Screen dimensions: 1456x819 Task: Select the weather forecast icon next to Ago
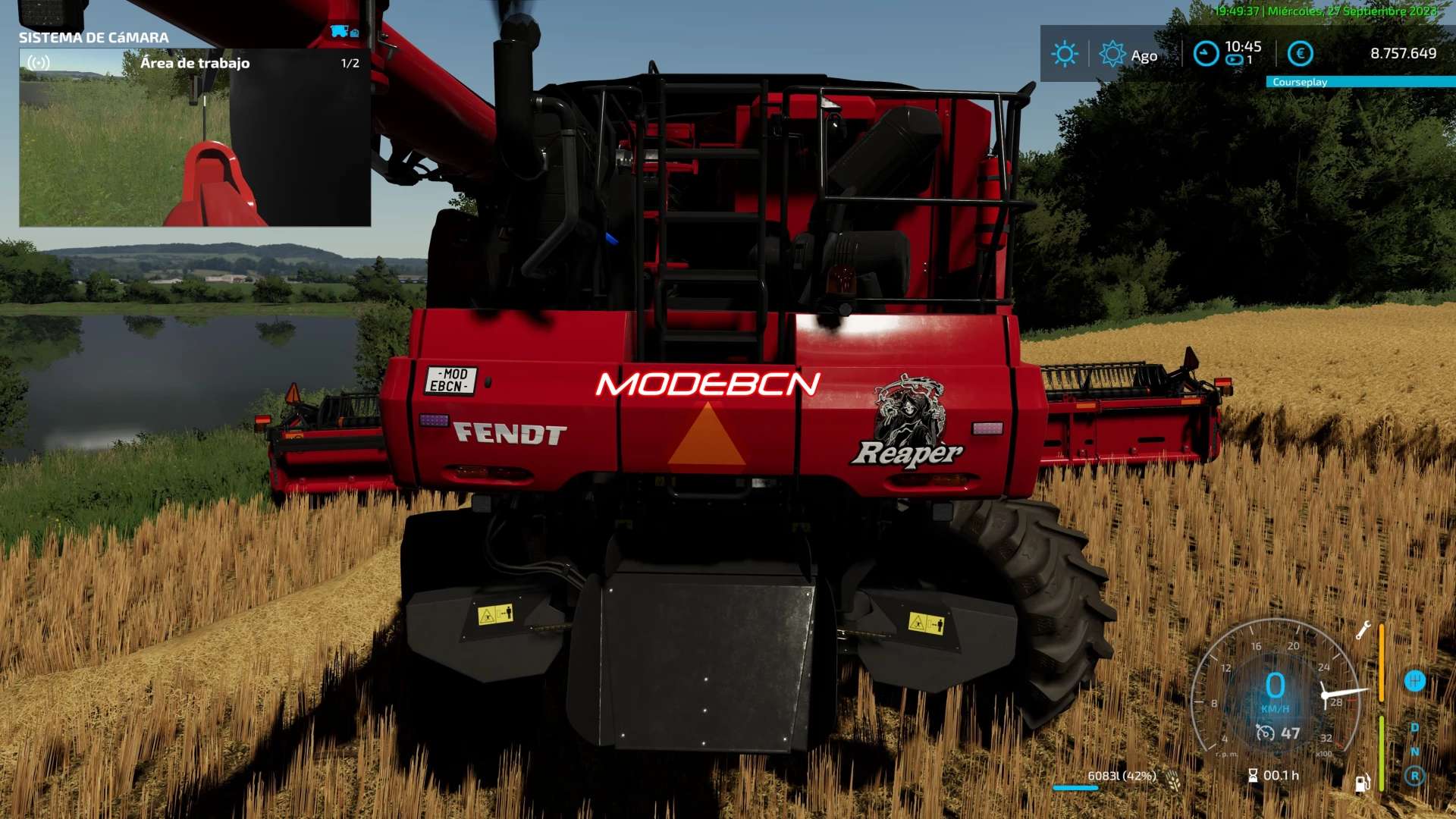(1112, 53)
